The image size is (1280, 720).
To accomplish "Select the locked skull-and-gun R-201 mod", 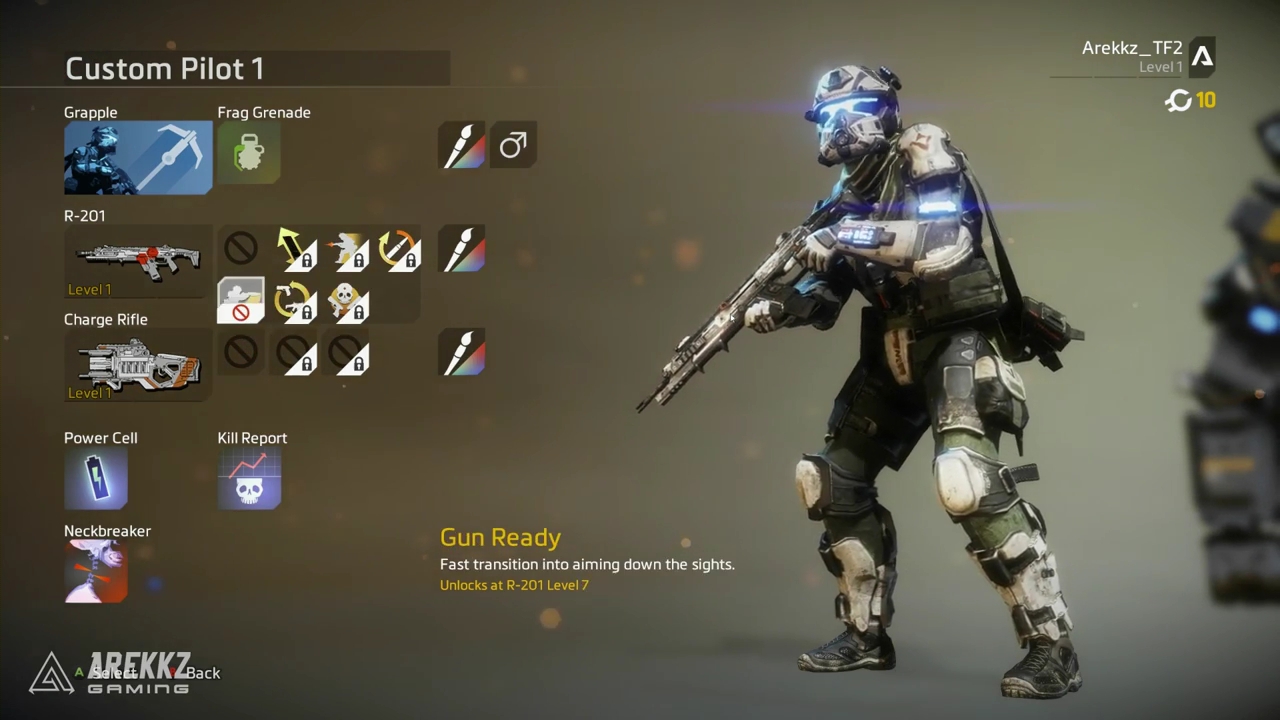I will tap(345, 301).
